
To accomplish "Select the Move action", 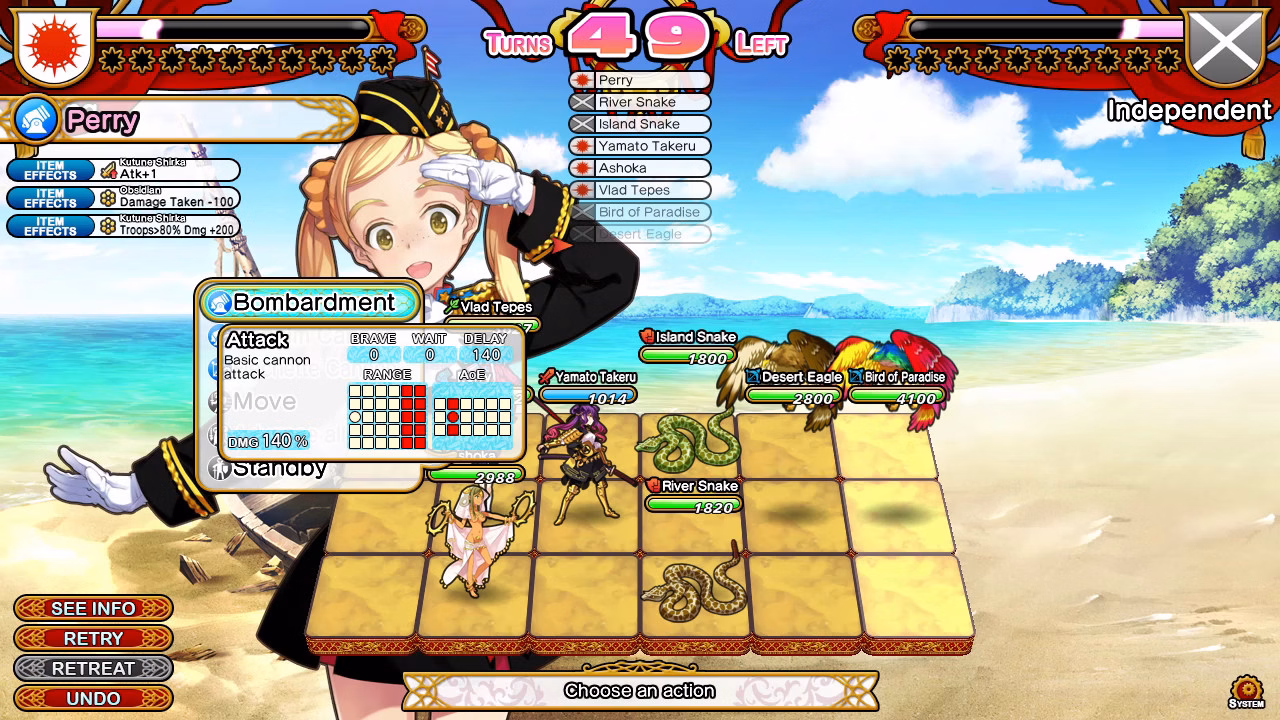I will click(x=262, y=403).
